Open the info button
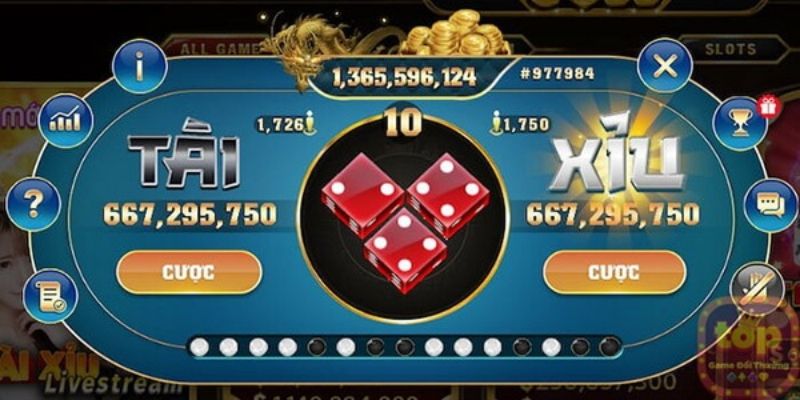Viewport: 800px width, 400px height. coord(139,66)
